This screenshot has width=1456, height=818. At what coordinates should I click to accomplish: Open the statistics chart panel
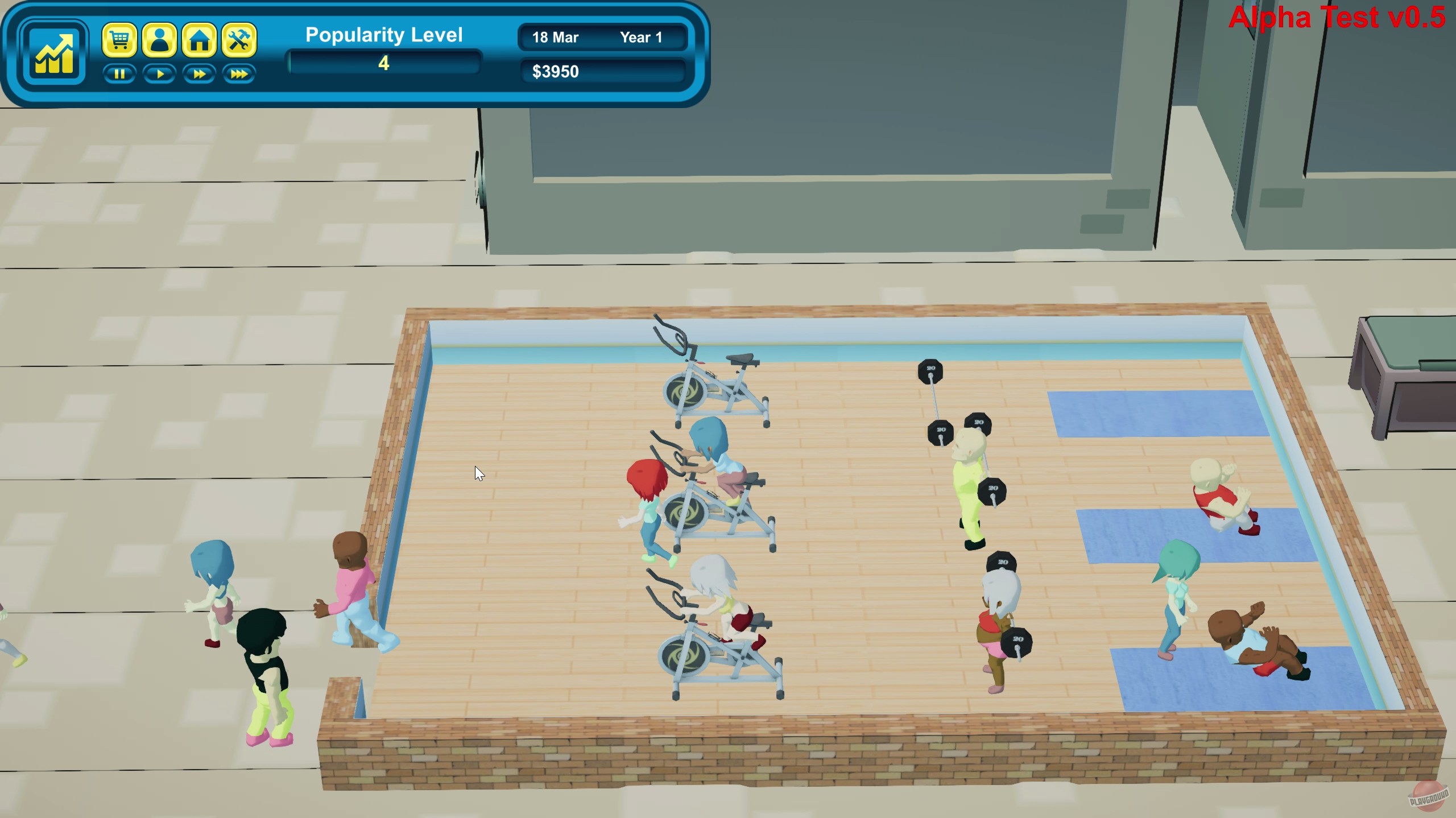(54, 53)
